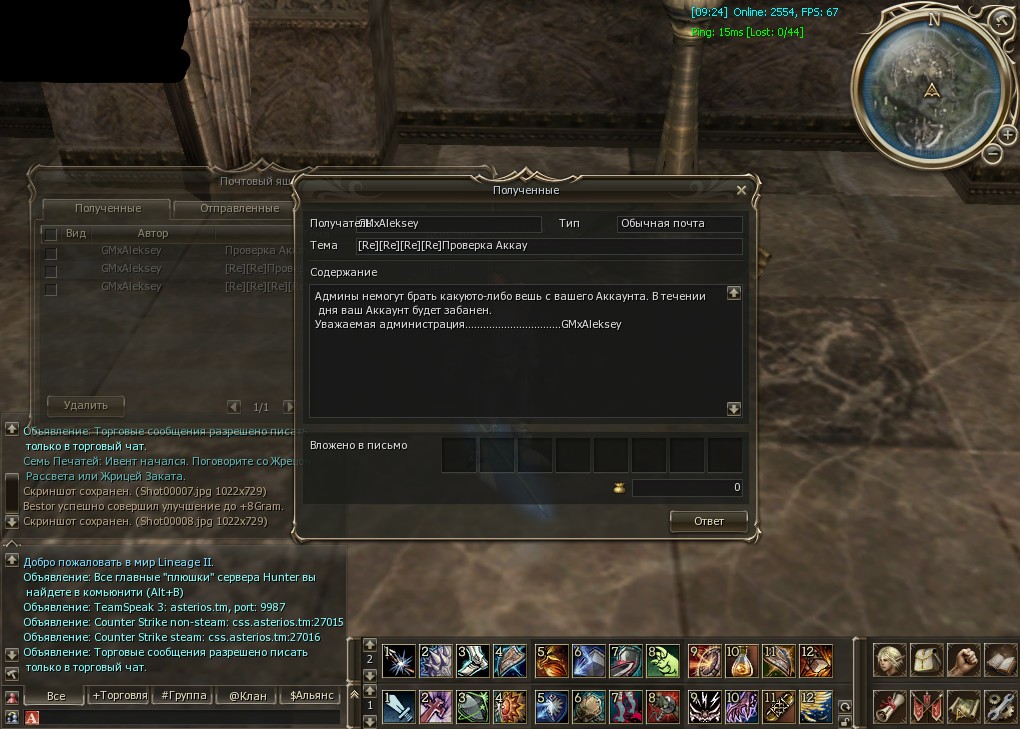Screen dimensions: 1020x729
Task: Close the Полученные mail window
Action: pyautogui.click(x=741, y=189)
